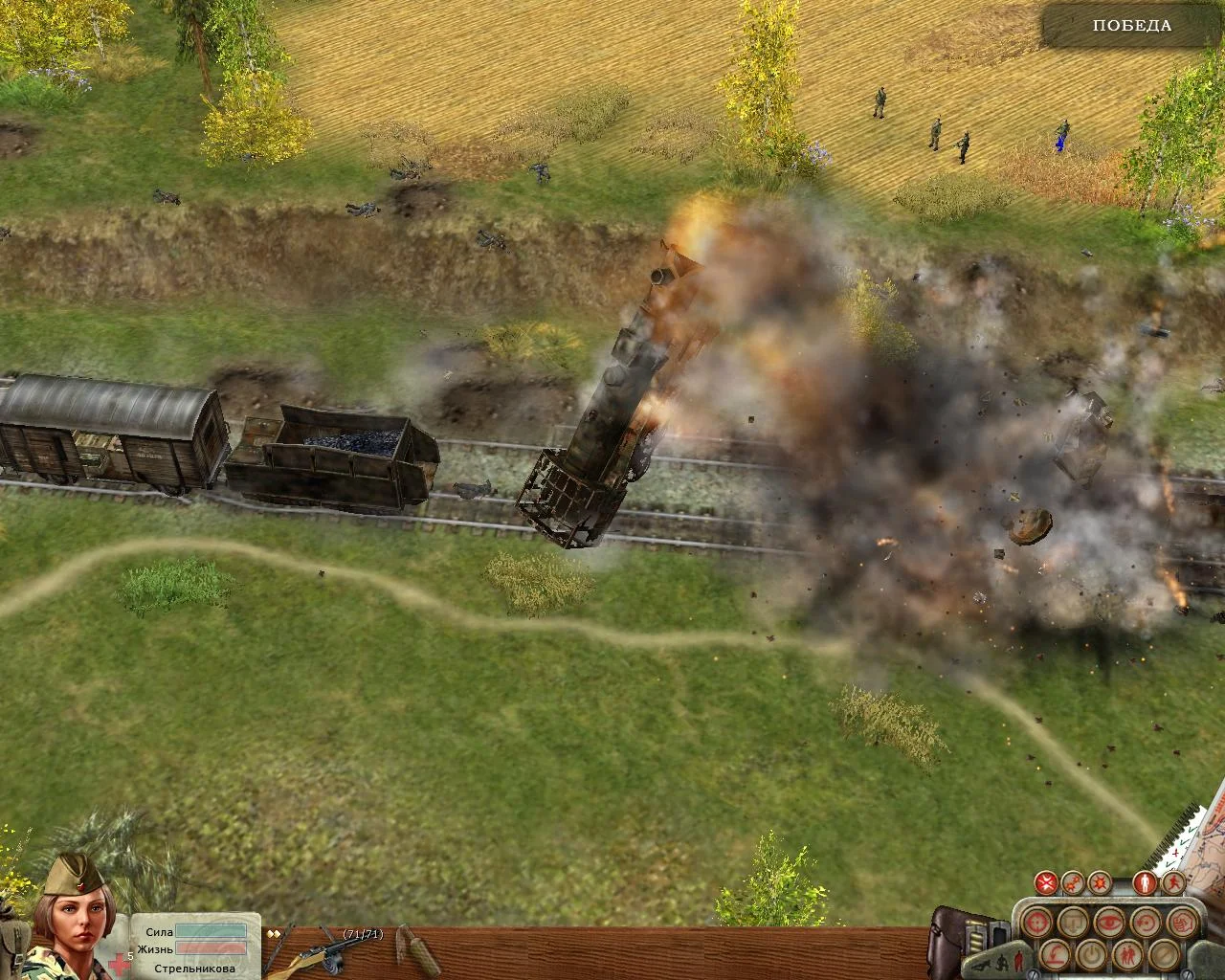Click the ПОБЕДА victory button
Image resolution: width=1225 pixels, height=980 pixels.
[1131, 26]
